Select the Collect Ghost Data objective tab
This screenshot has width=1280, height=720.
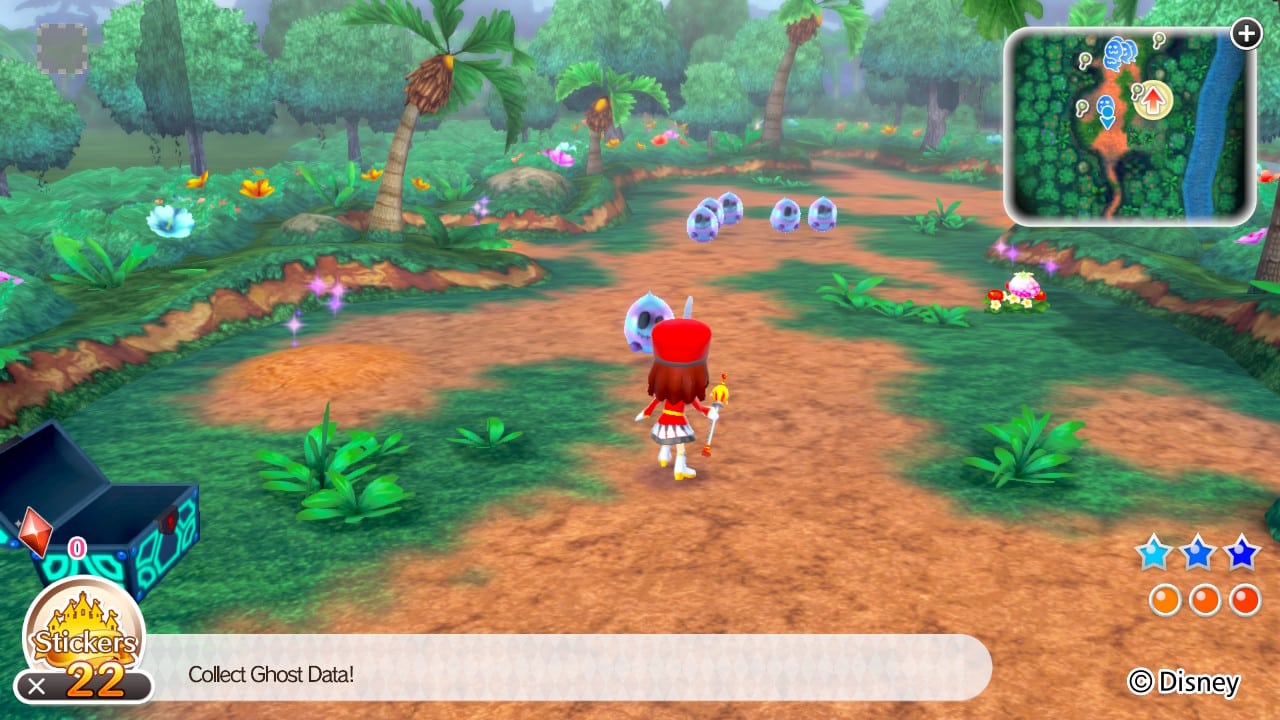pyautogui.click(x=271, y=675)
